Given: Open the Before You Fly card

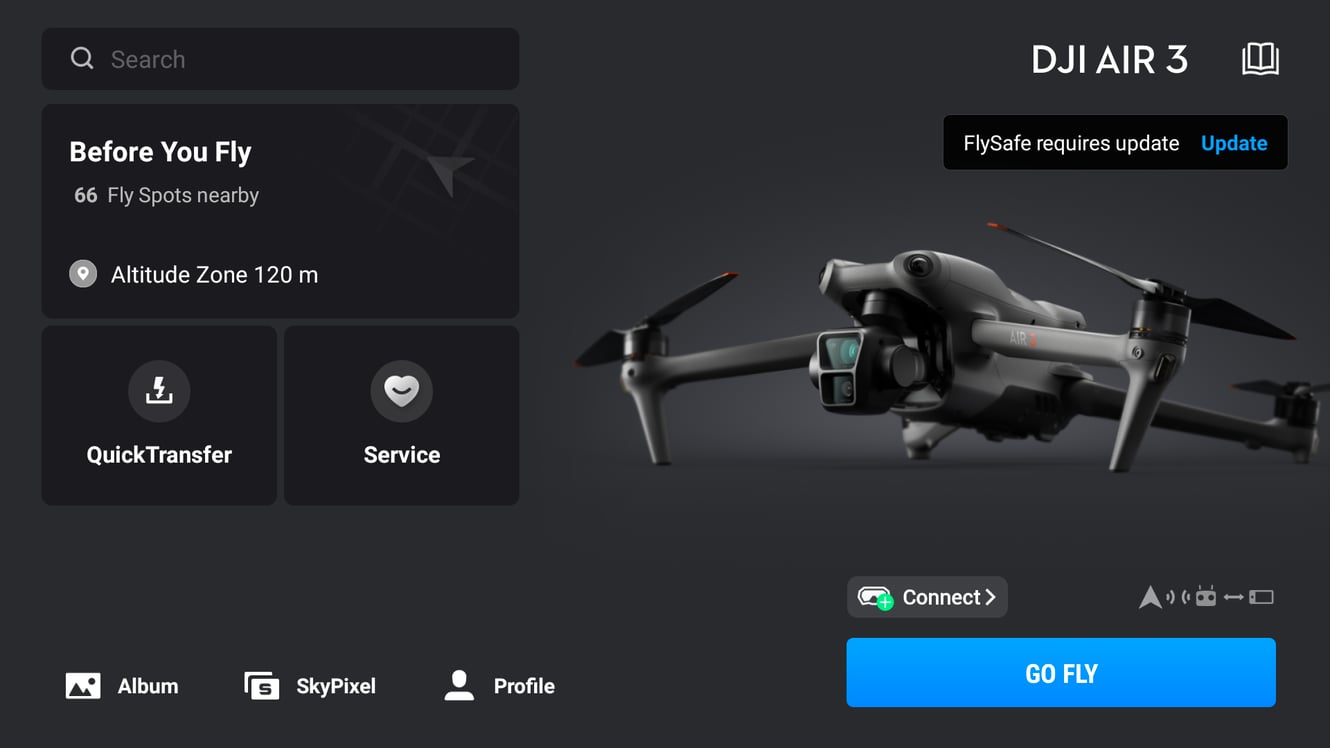Looking at the screenshot, I should pyautogui.click(x=280, y=212).
